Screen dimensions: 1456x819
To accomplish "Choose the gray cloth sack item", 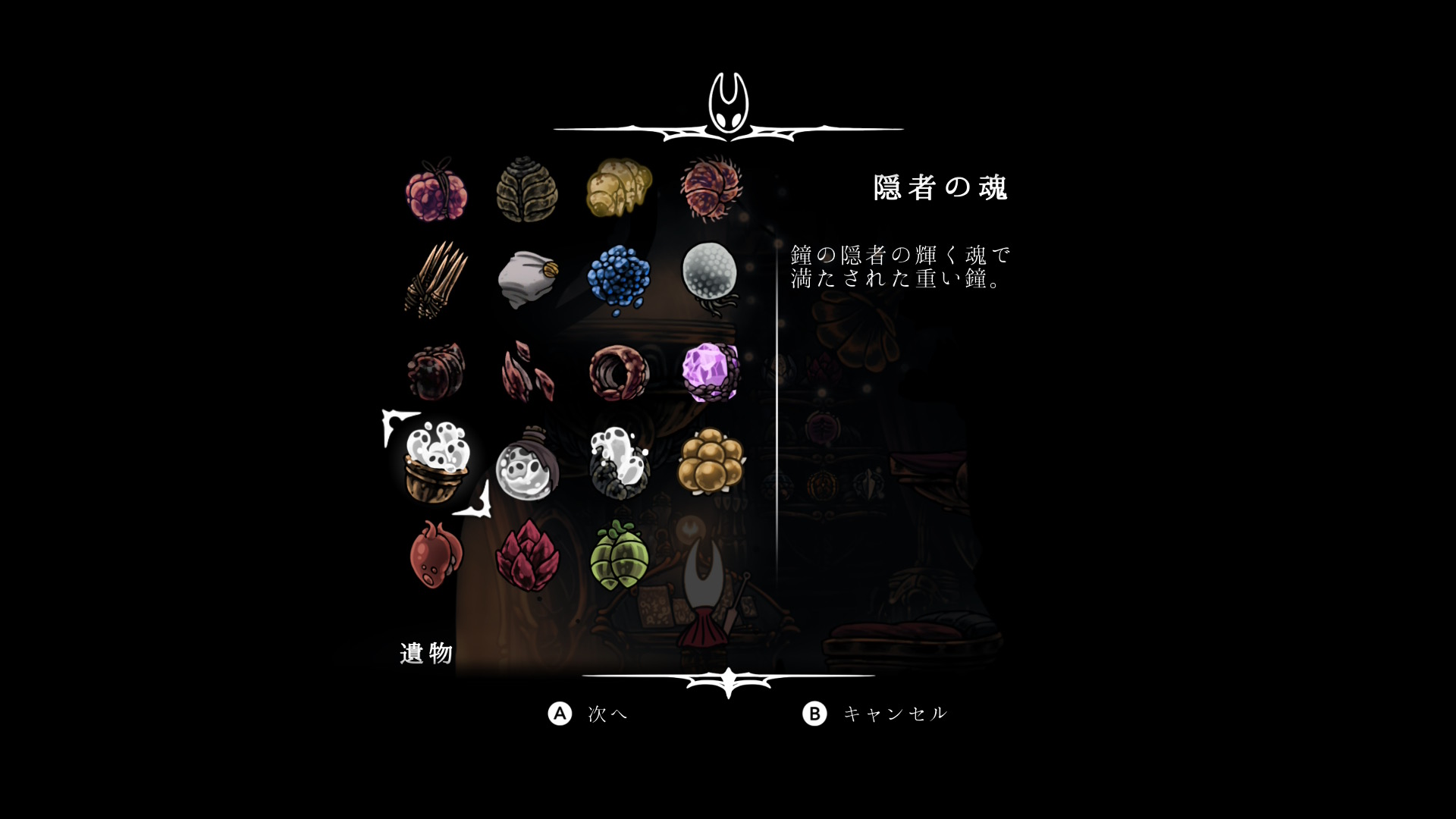I will coord(528,280).
